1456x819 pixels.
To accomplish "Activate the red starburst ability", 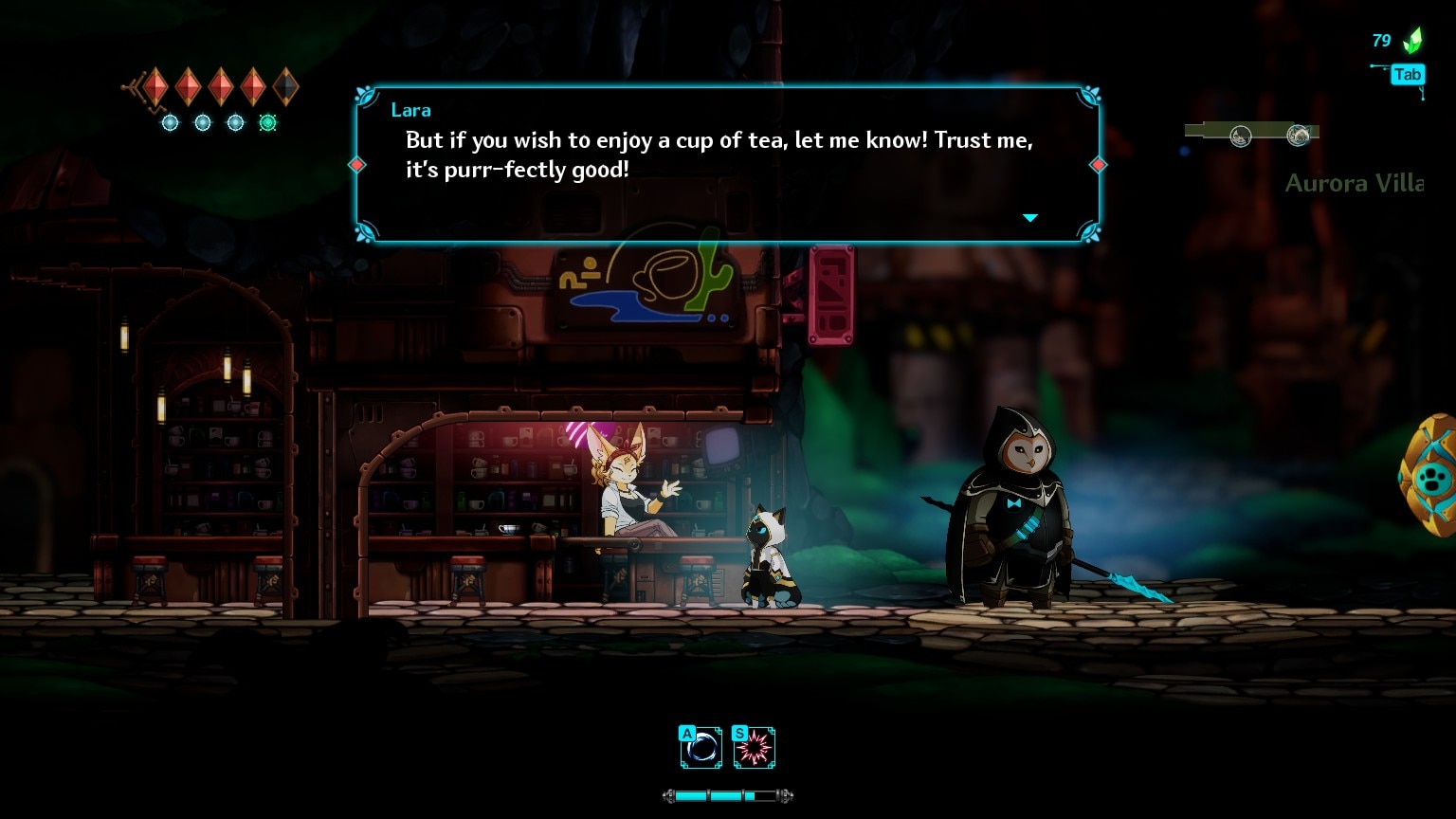I will point(755,749).
